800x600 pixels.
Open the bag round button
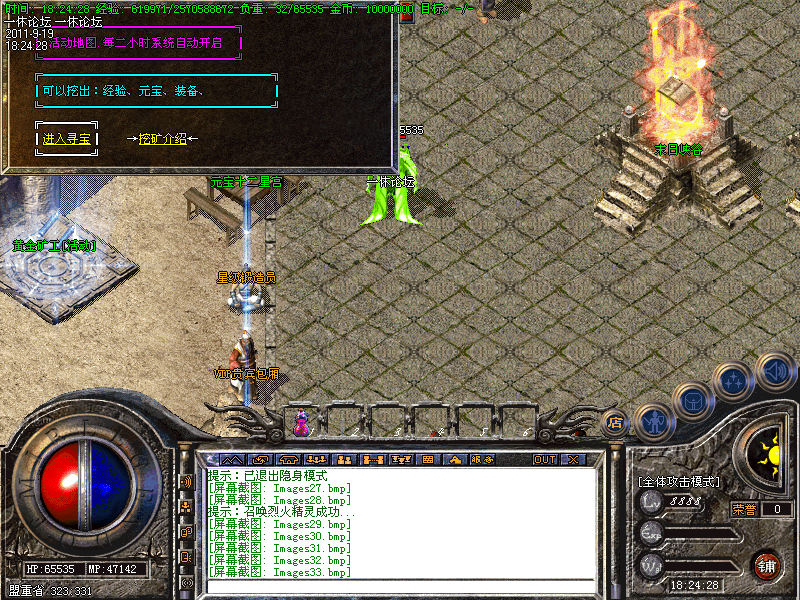[x=693, y=402]
